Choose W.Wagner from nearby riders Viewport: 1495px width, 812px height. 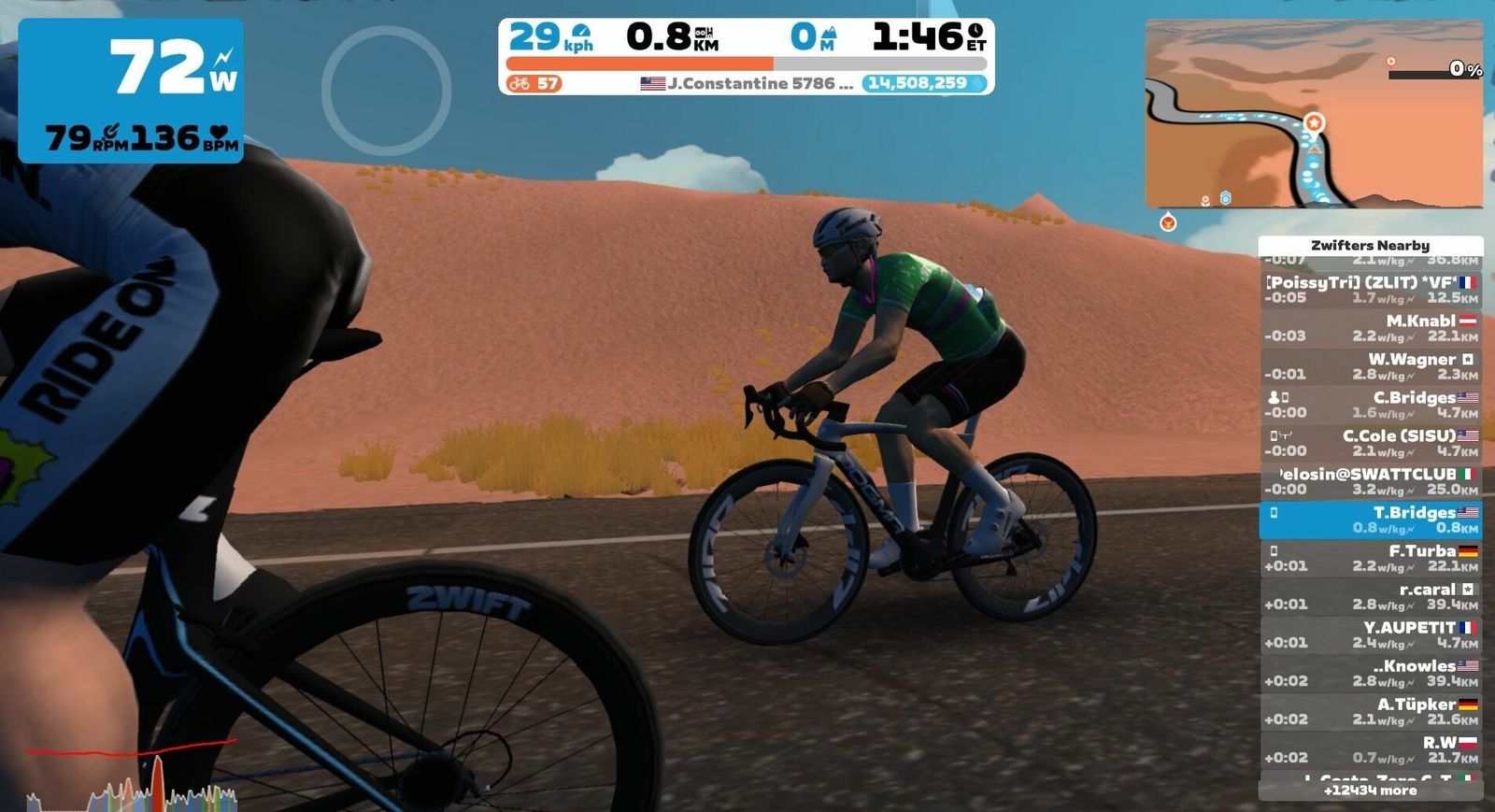tap(1370, 366)
